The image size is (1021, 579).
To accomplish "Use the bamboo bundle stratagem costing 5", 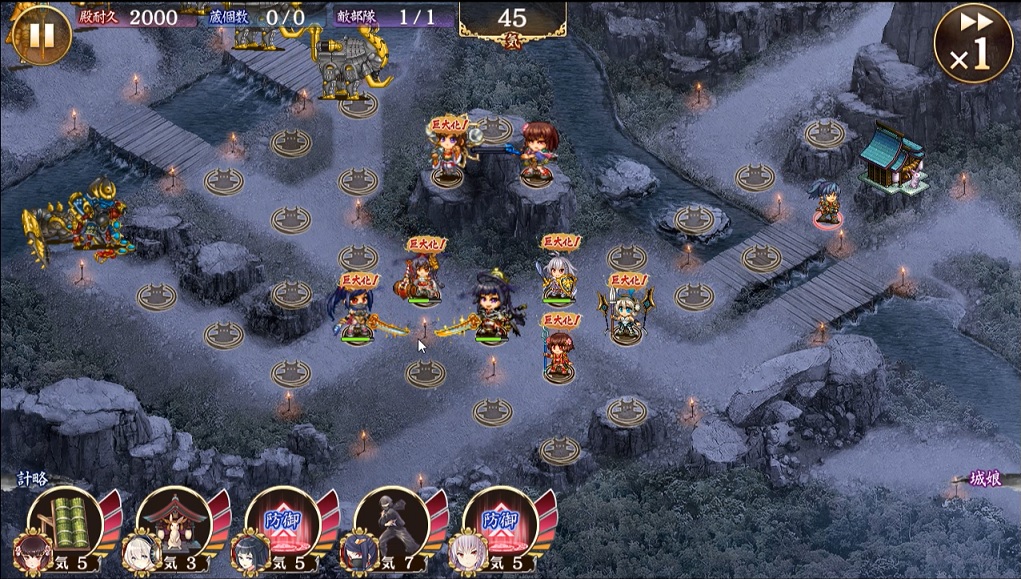I will coord(64,527).
